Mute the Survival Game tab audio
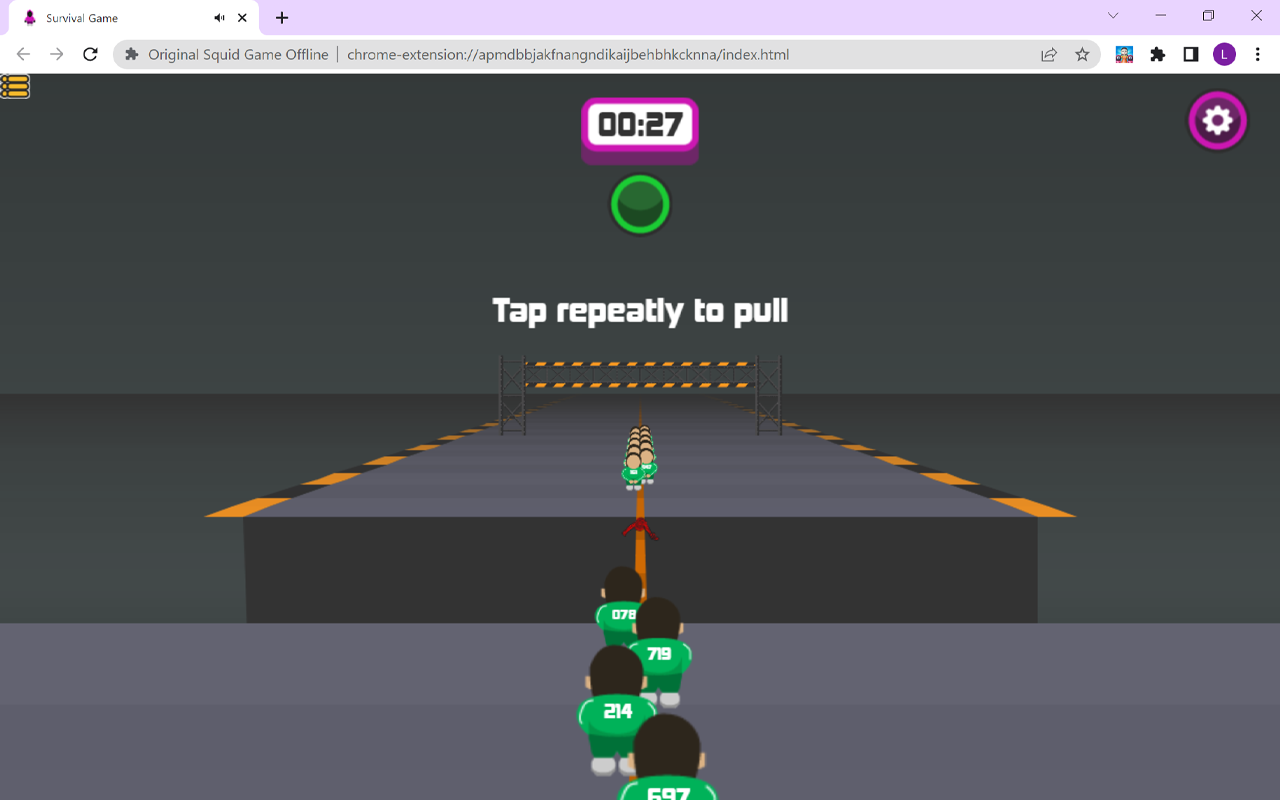 tap(219, 17)
